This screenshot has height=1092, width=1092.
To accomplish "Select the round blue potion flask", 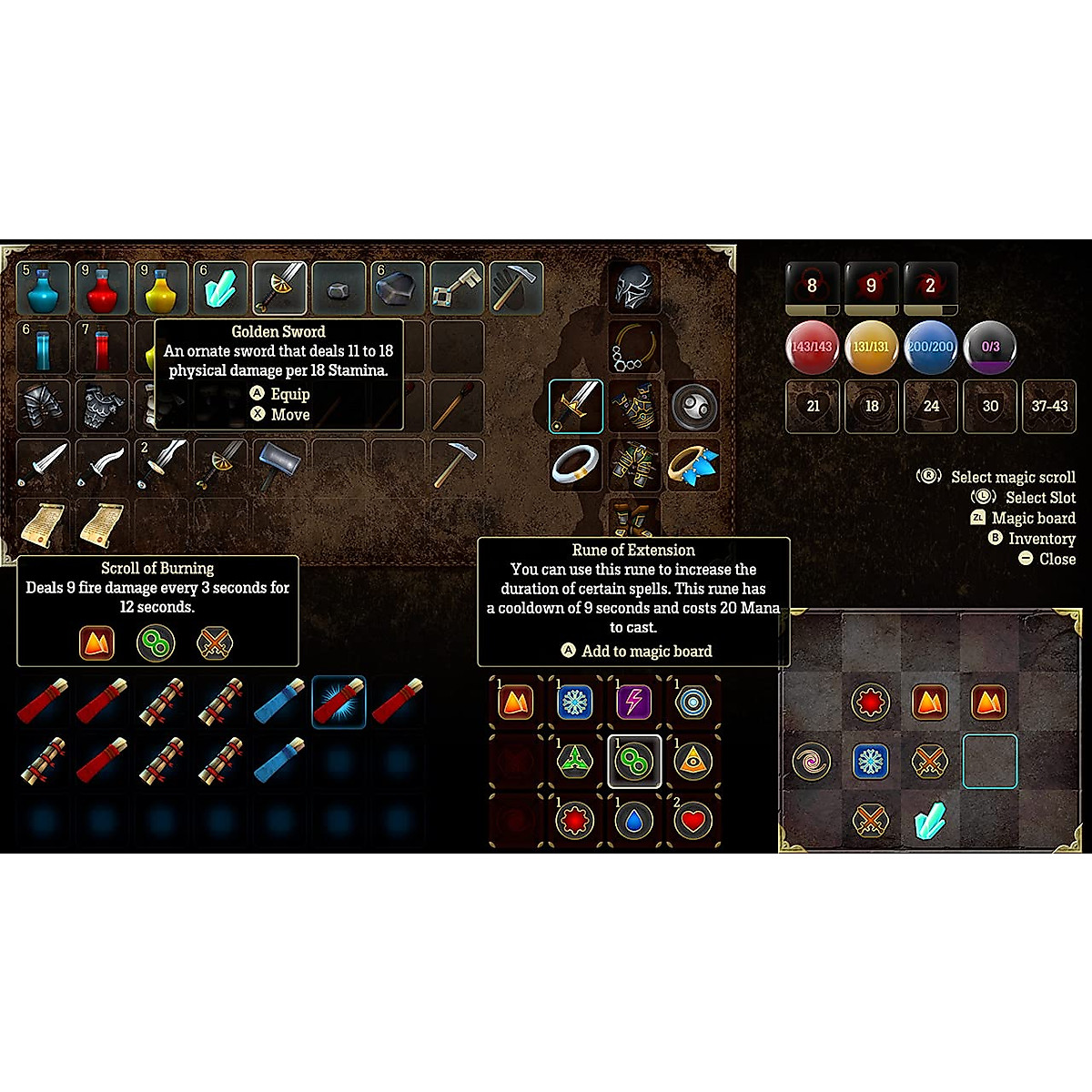I will coord(43,288).
